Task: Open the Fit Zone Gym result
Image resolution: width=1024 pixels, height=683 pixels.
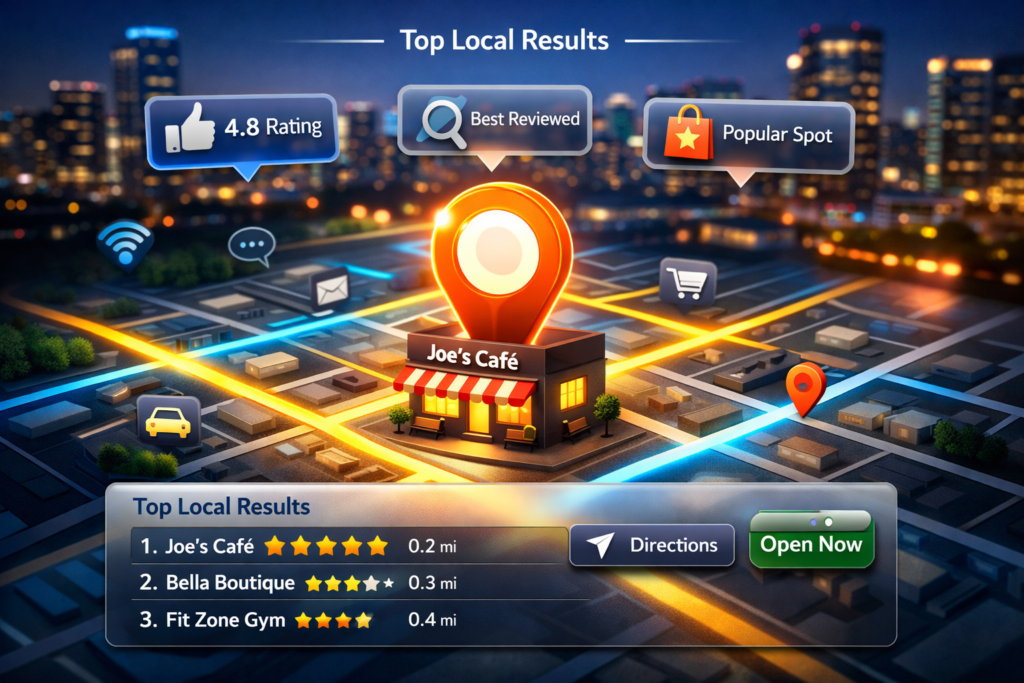Action: pos(300,620)
